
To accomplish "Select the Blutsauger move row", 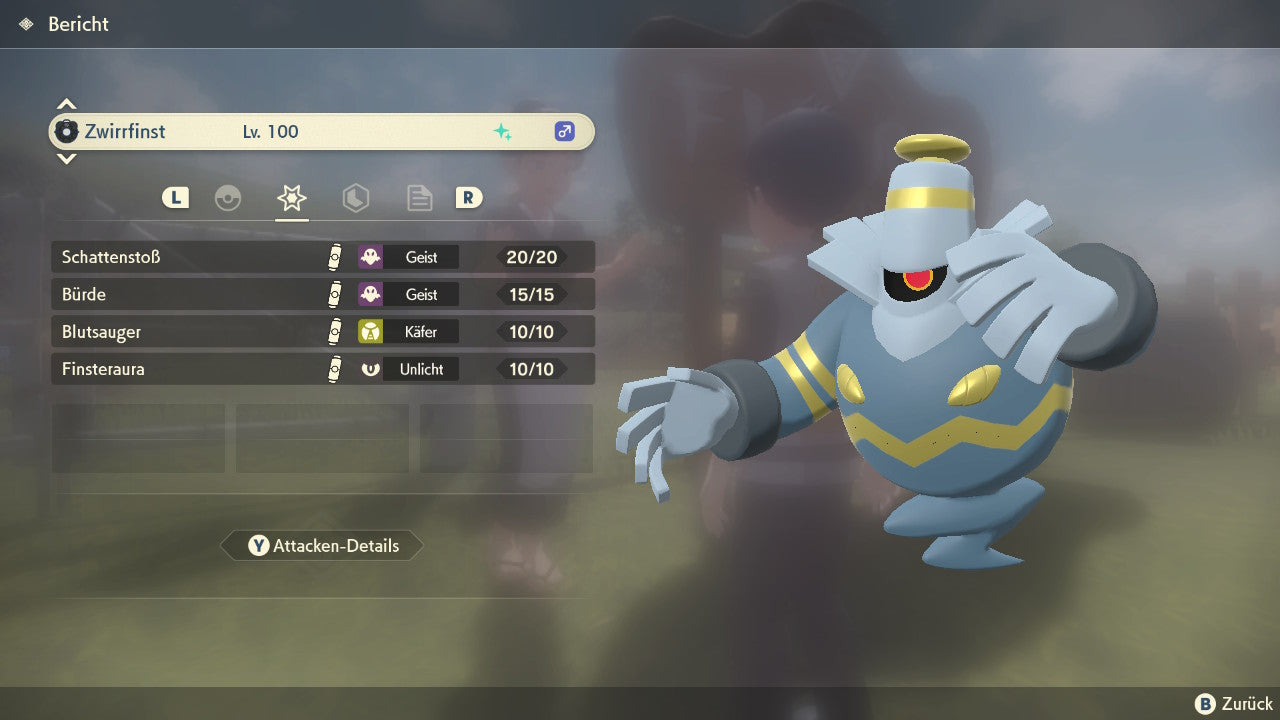I will tap(322, 332).
